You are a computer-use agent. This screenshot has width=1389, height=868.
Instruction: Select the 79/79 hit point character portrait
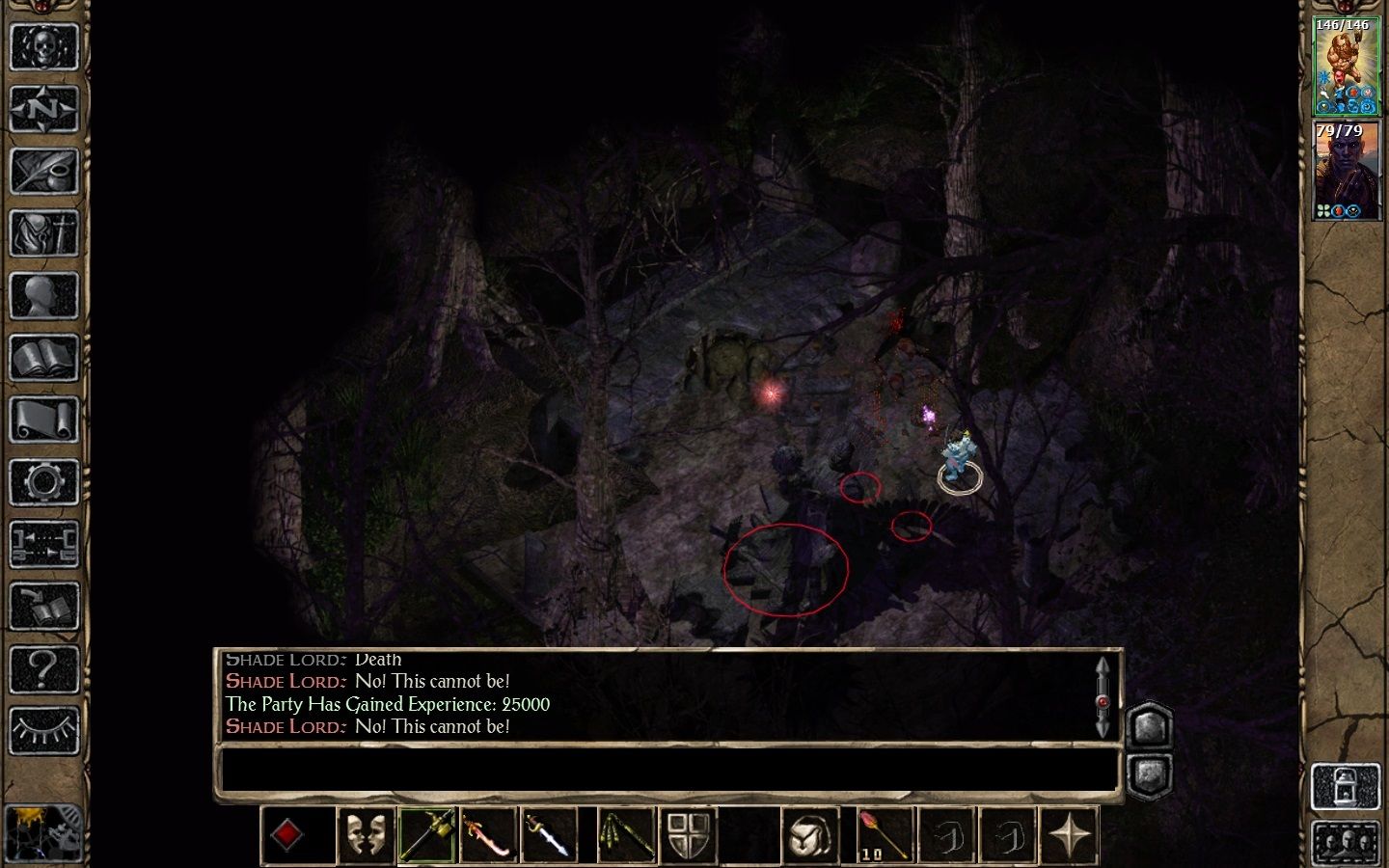1347,171
